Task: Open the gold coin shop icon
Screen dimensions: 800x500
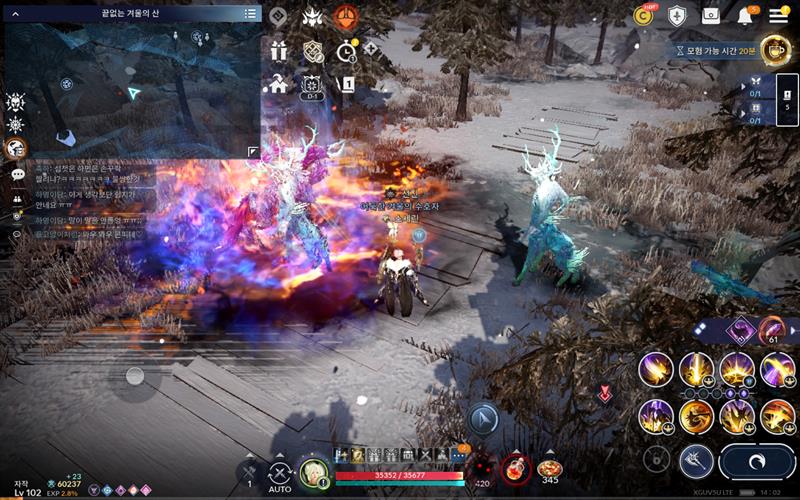Action: (x=645, y=15)
